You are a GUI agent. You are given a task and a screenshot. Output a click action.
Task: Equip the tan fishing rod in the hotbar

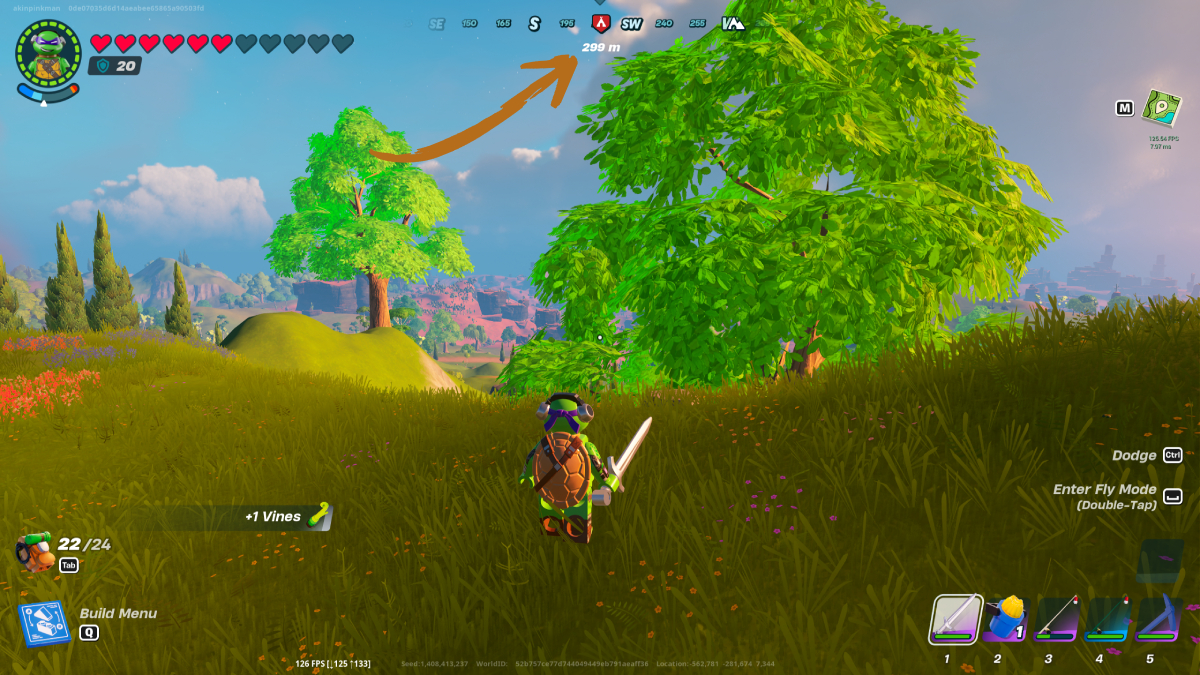(1056, 618)
